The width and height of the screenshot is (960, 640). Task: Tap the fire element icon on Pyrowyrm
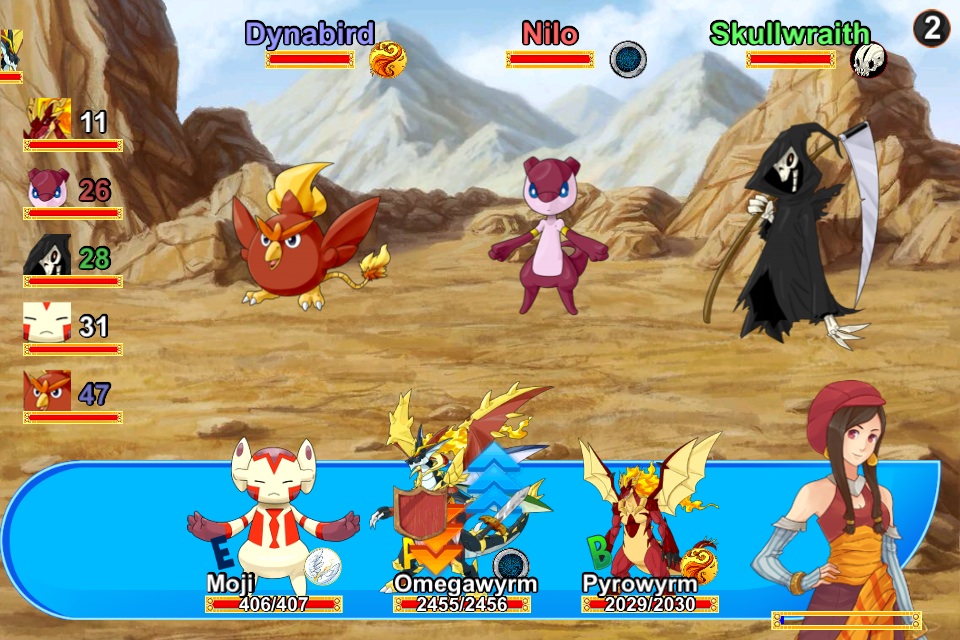tap(699, 562)
